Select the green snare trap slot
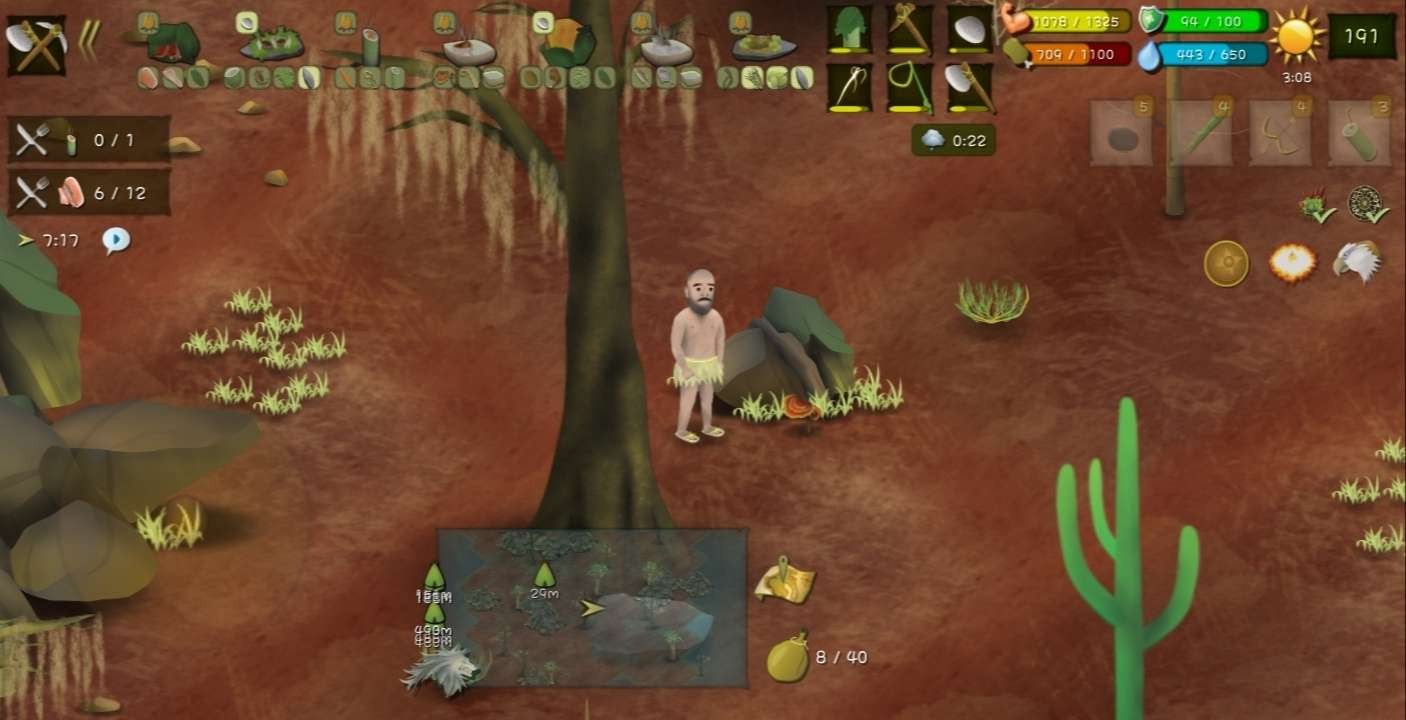 click(908, 87)
